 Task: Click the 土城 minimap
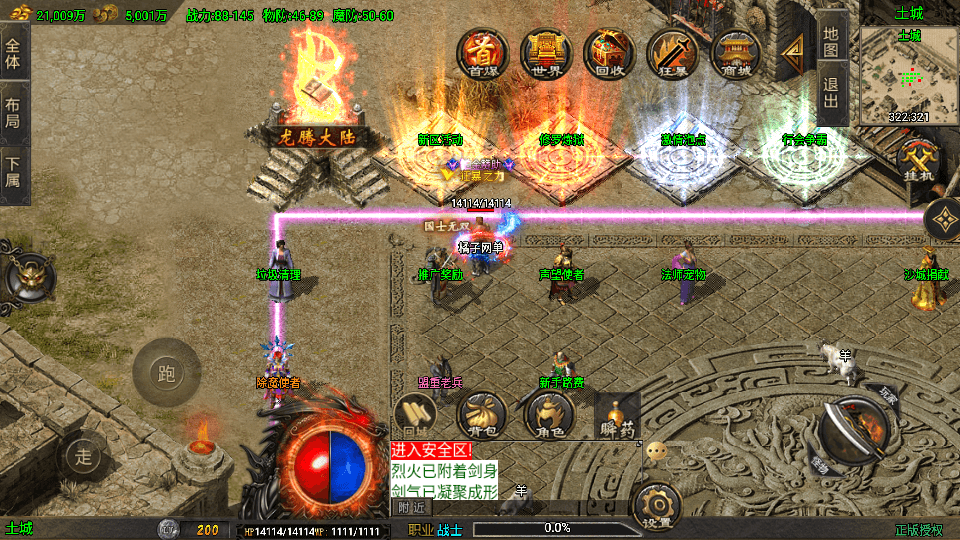point(908,75)
